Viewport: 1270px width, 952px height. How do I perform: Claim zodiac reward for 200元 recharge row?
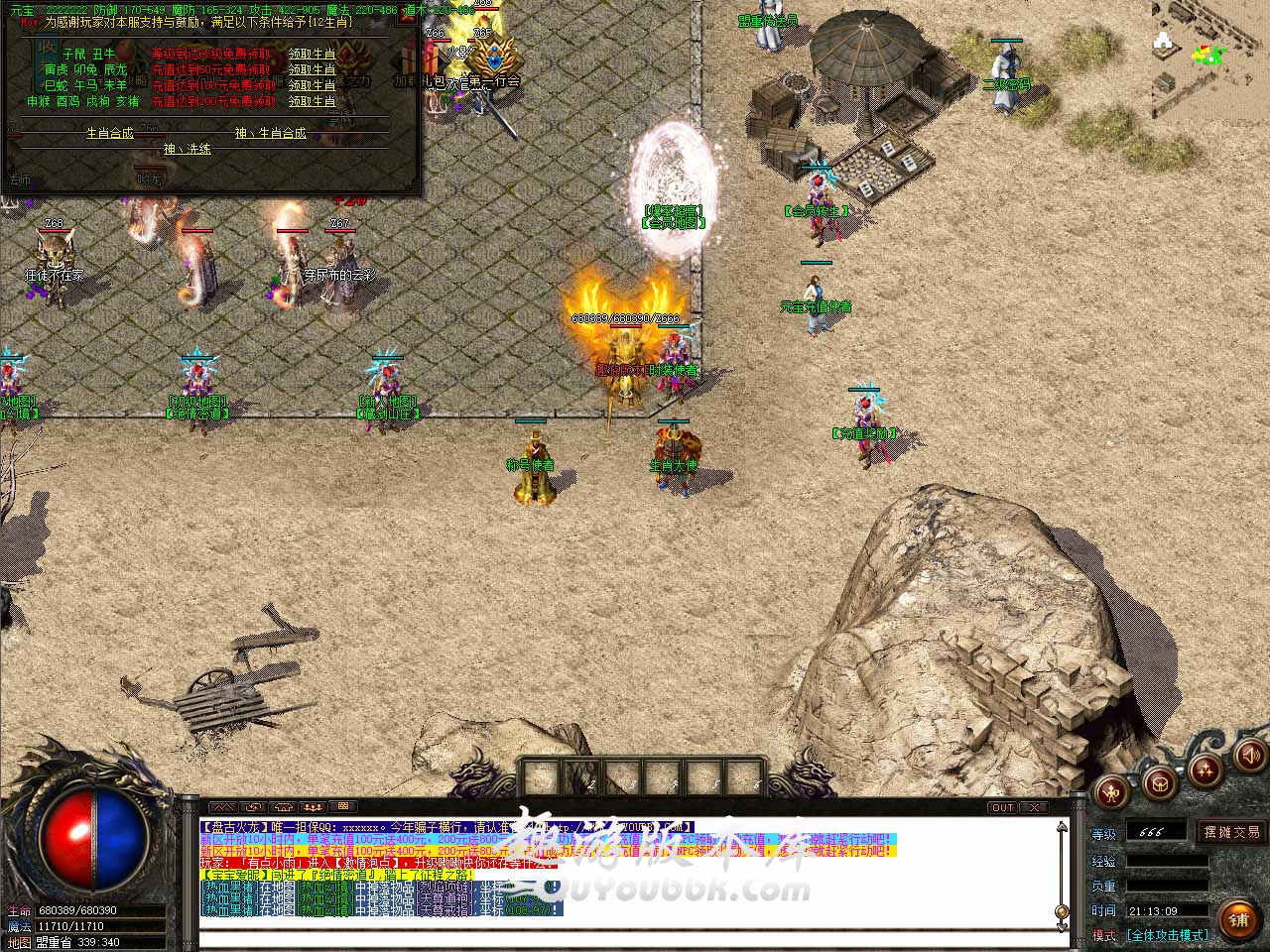point(312,101)
